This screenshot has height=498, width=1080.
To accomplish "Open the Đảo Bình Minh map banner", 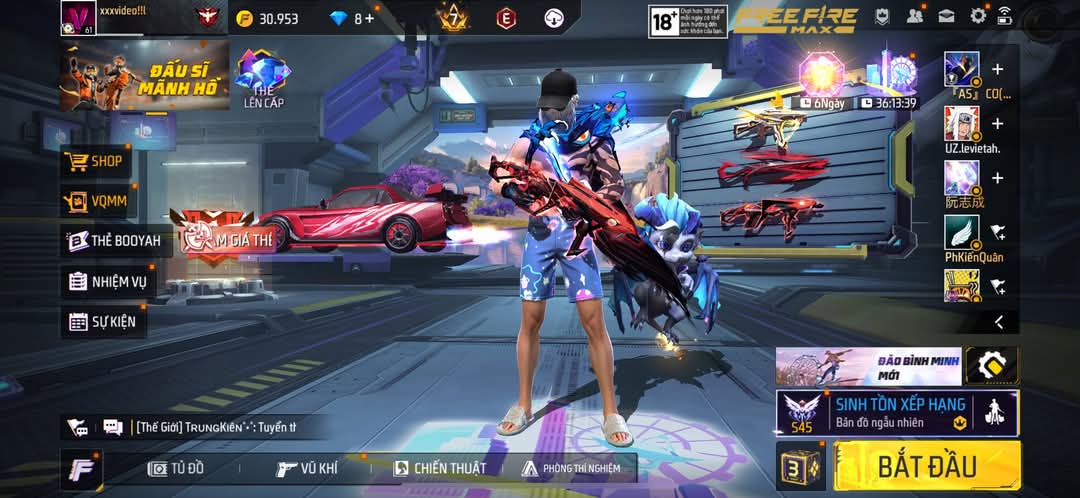I will pyautogui.click(x=868, y=366).
